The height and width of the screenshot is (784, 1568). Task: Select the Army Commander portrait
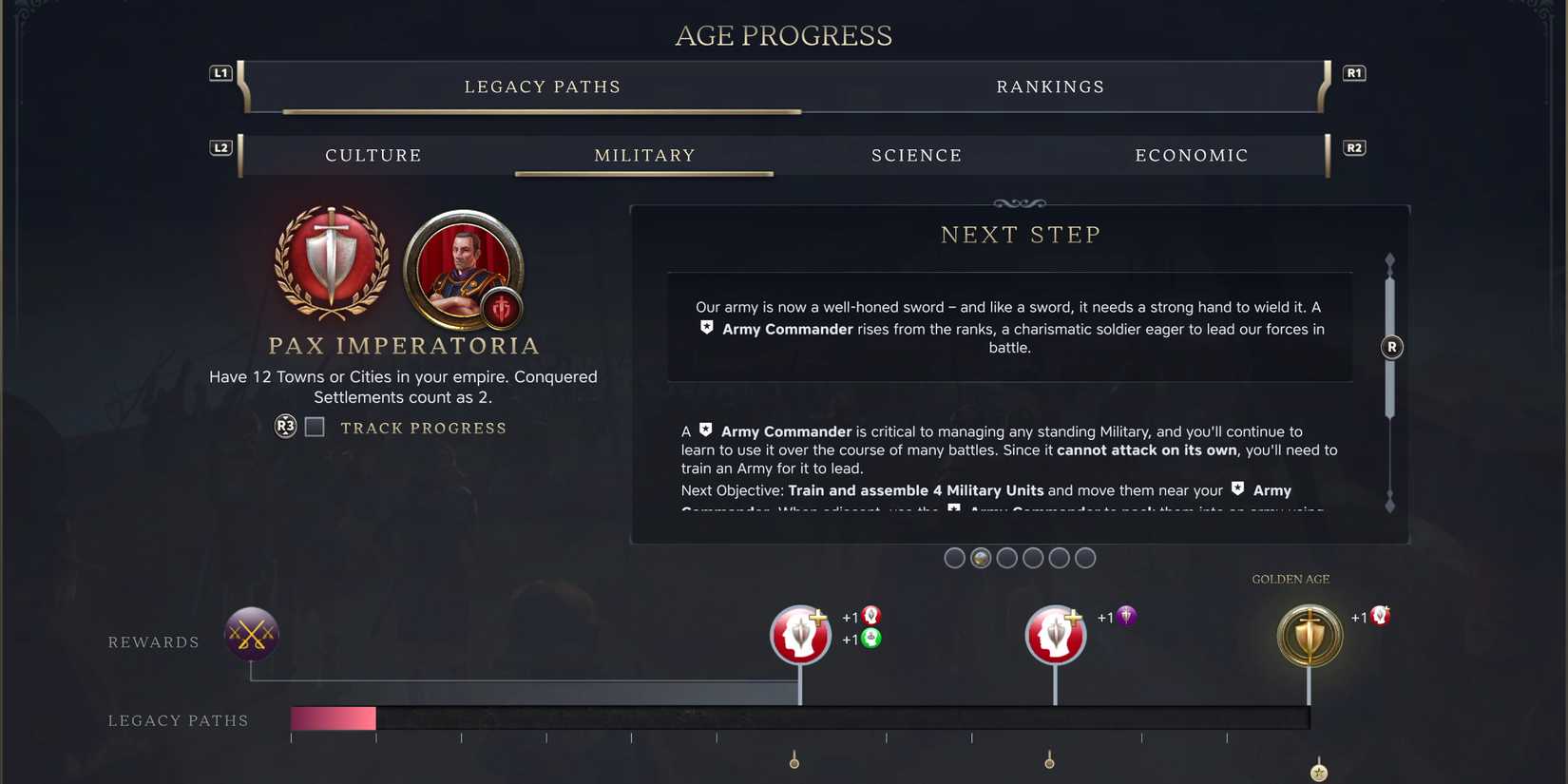(462, 271)
